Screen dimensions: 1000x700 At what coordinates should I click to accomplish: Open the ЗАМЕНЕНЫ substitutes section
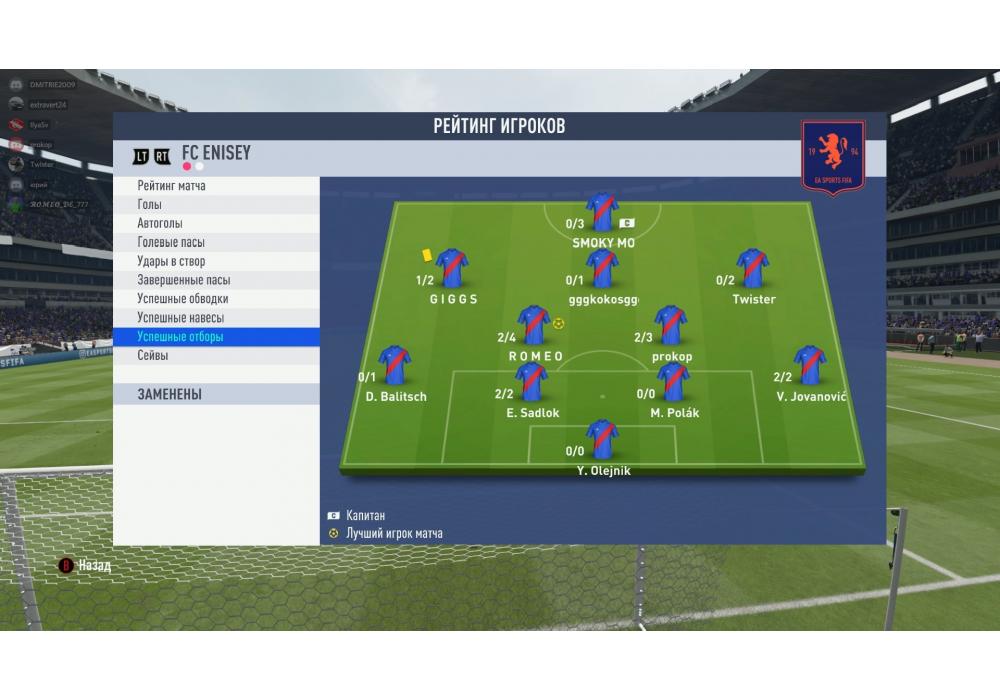tap(216, 395)
